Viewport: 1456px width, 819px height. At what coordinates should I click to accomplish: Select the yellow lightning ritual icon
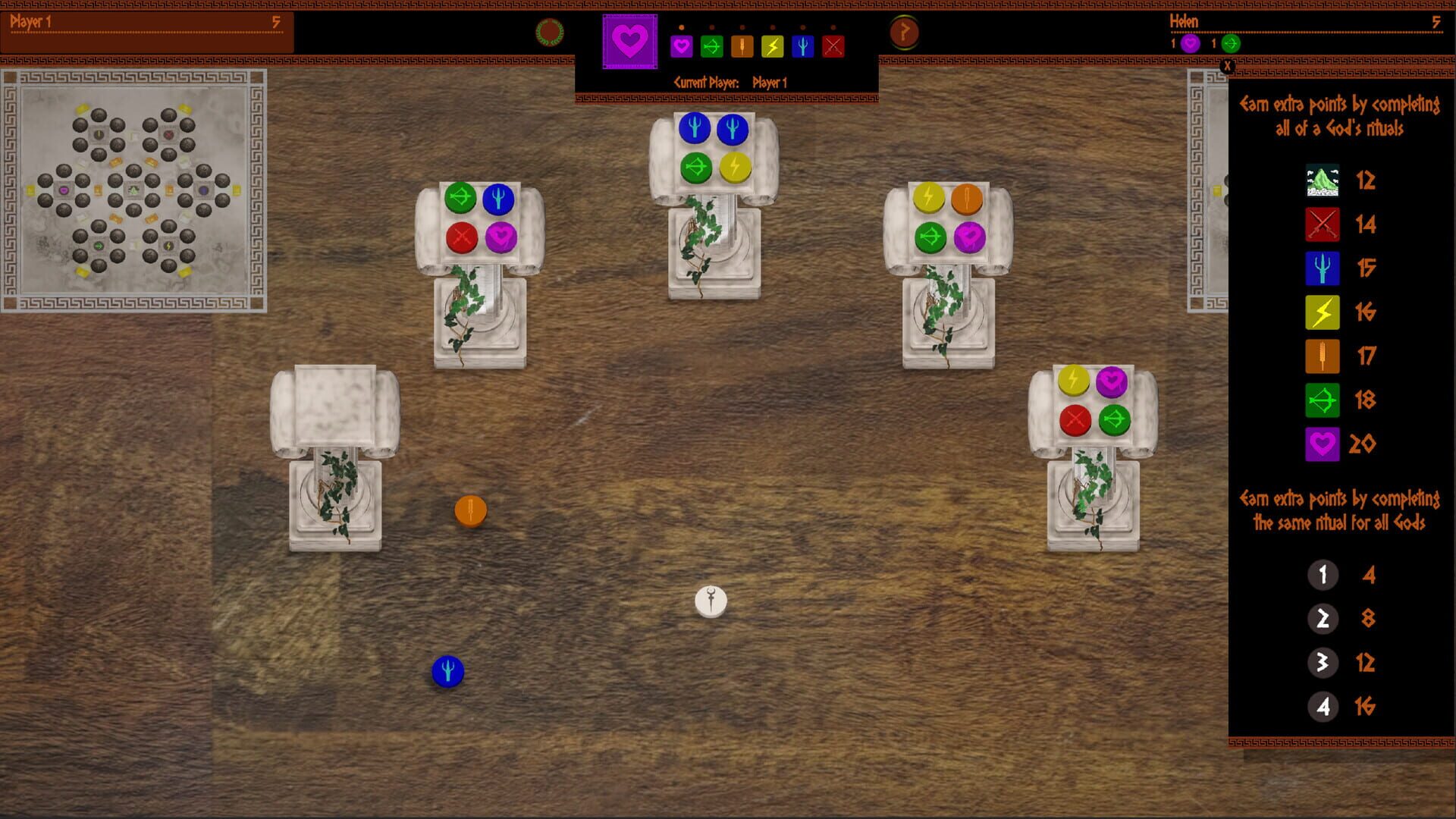pos(772,46)
